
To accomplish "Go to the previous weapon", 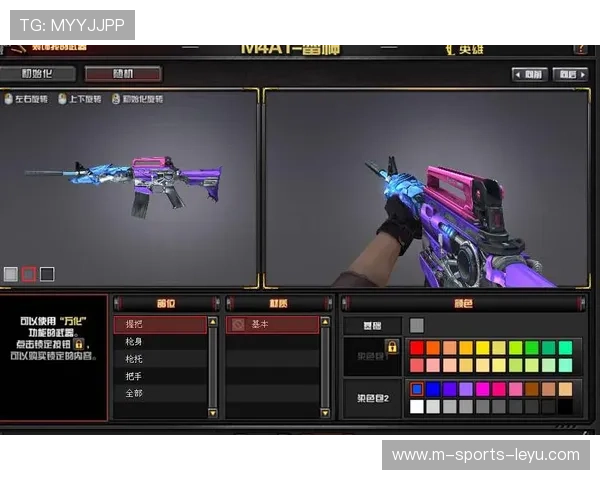I will (530, 74).
